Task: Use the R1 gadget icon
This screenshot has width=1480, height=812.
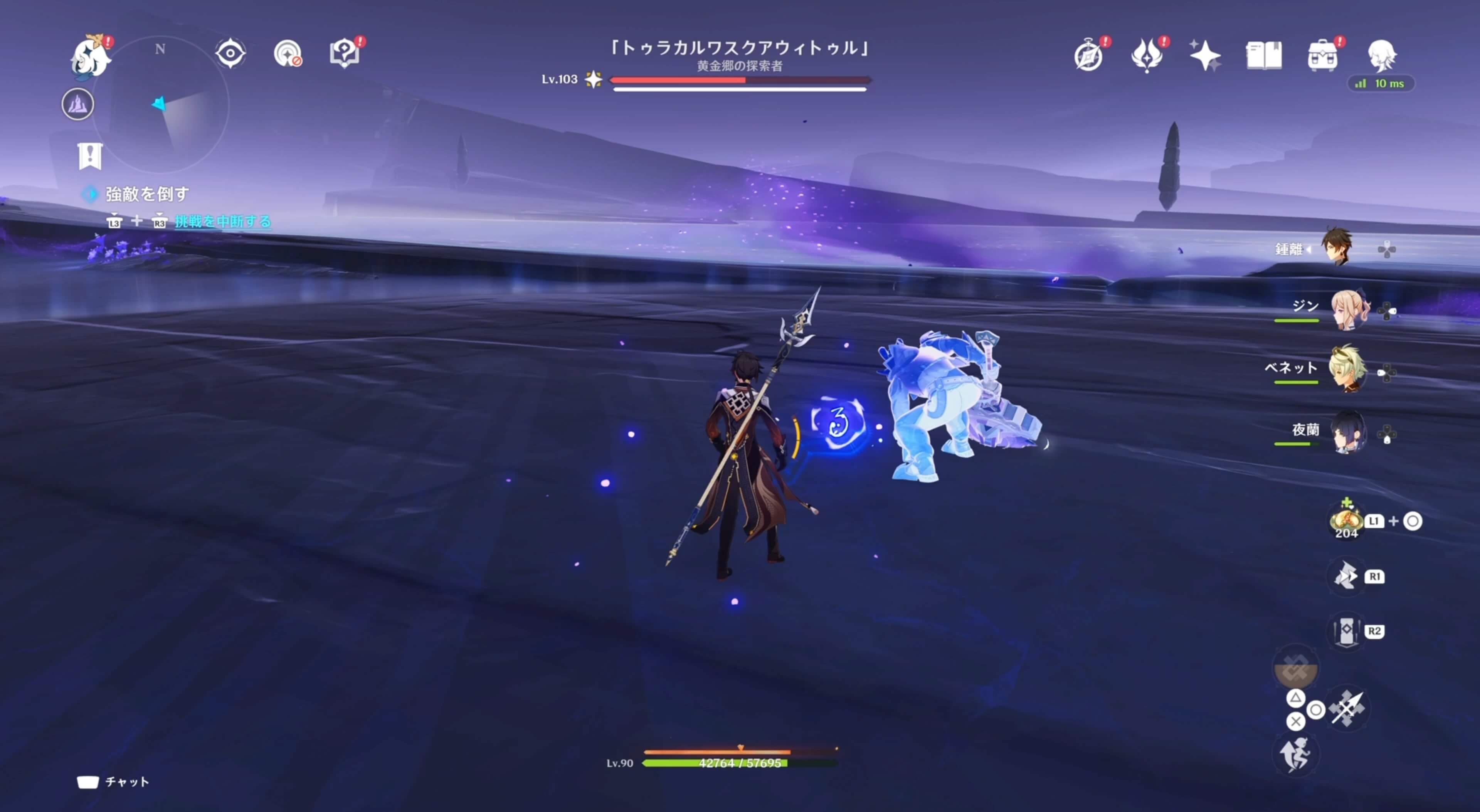Action: coord(1347,576)
